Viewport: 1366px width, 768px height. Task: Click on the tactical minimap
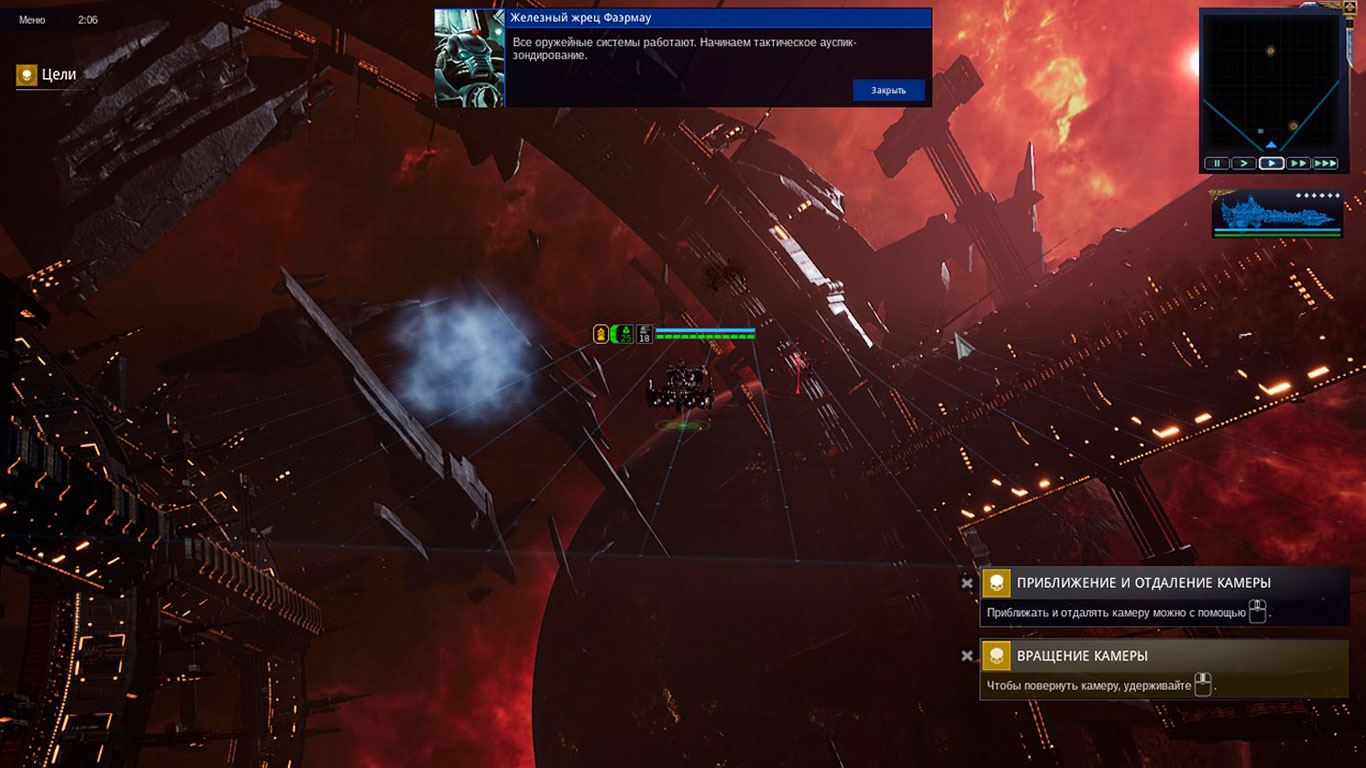[1271, 82]
